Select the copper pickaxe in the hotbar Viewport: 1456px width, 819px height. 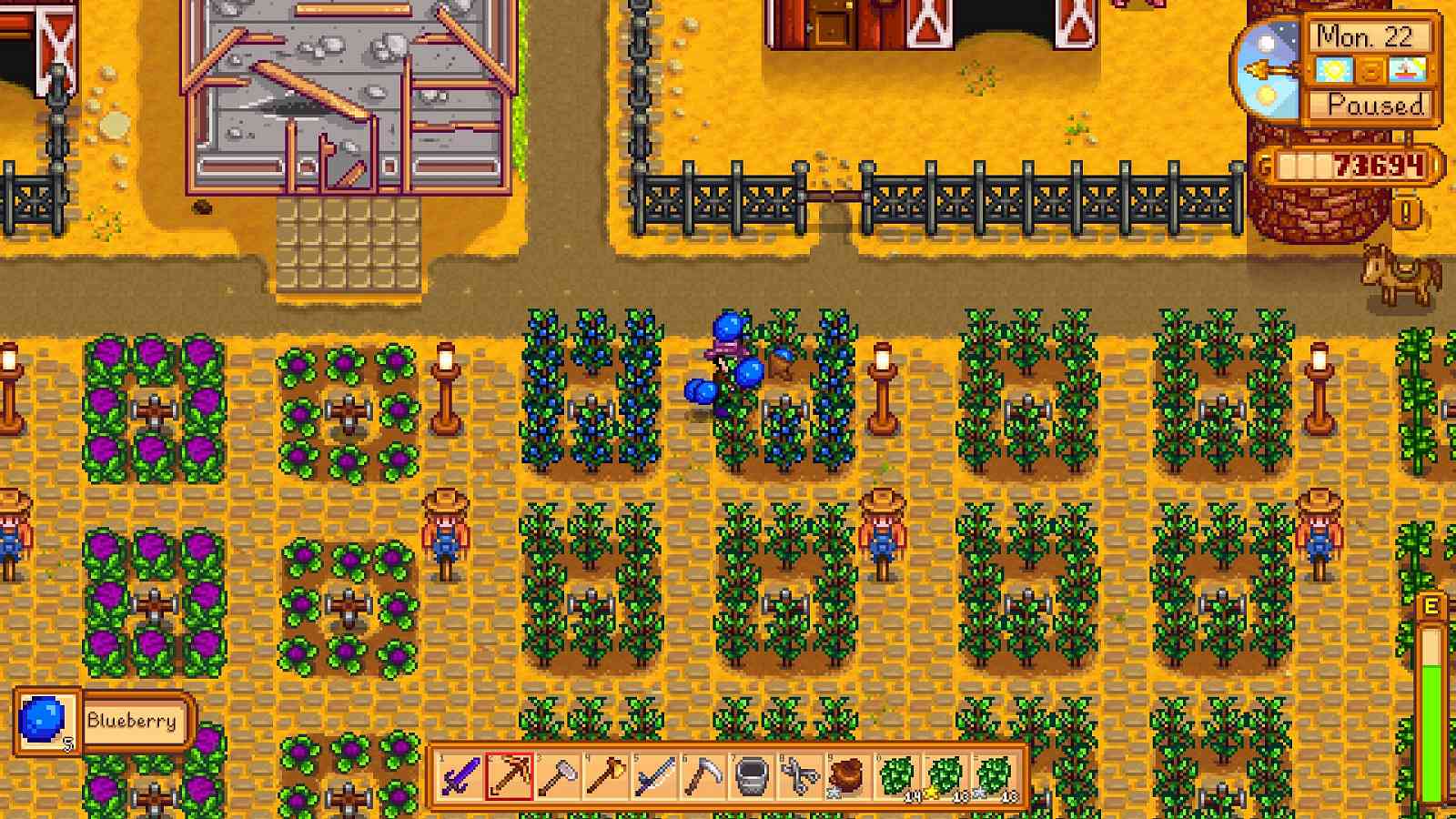pos(509,777)
